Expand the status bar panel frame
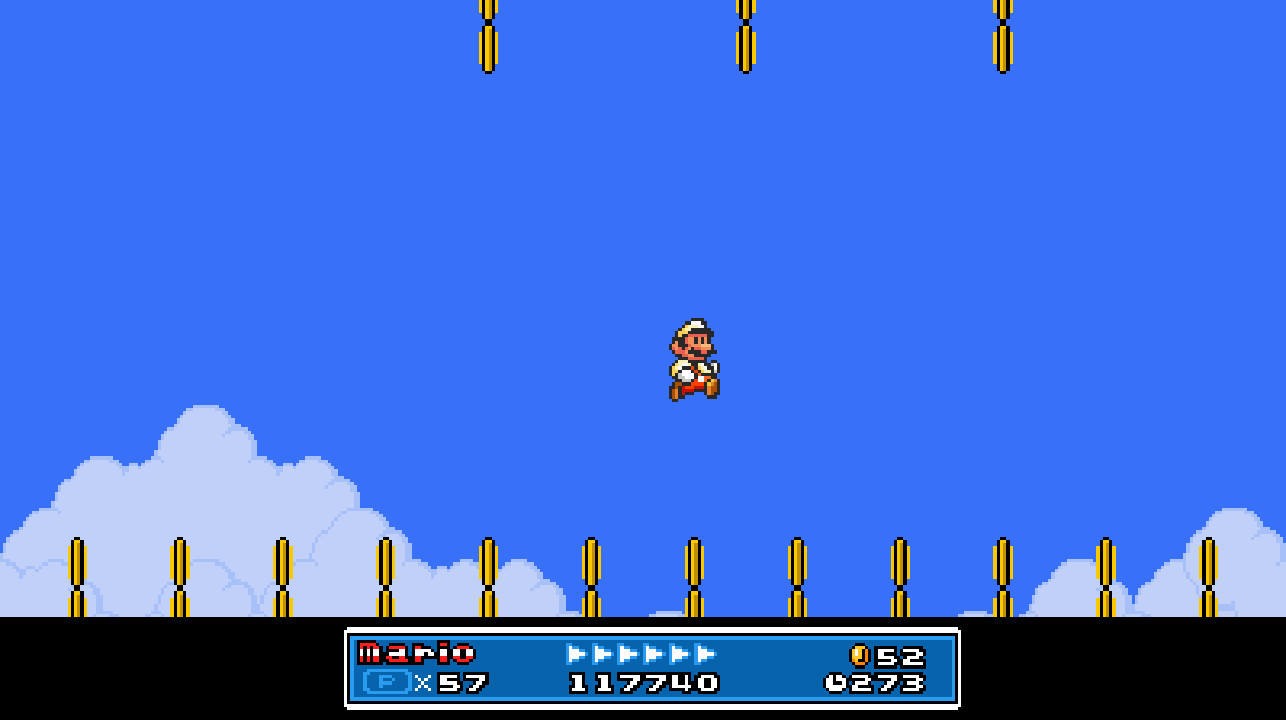Viewport: 1286px width, 720px height. [x=650, y=668]
